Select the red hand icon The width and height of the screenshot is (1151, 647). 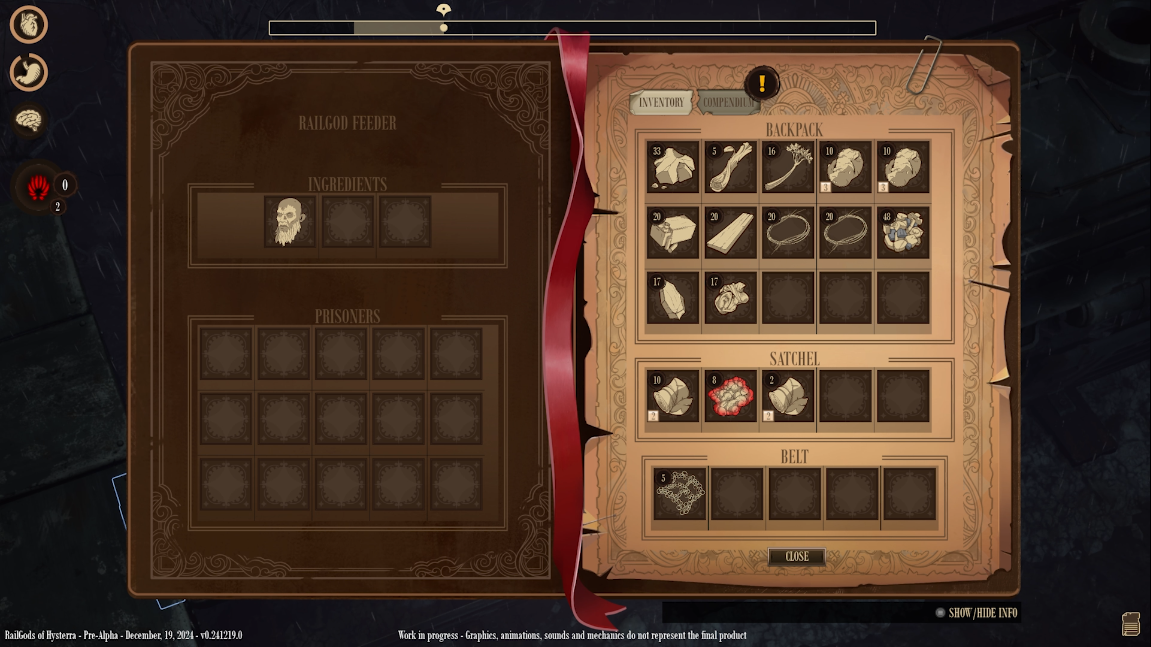[x=39, y=186]
